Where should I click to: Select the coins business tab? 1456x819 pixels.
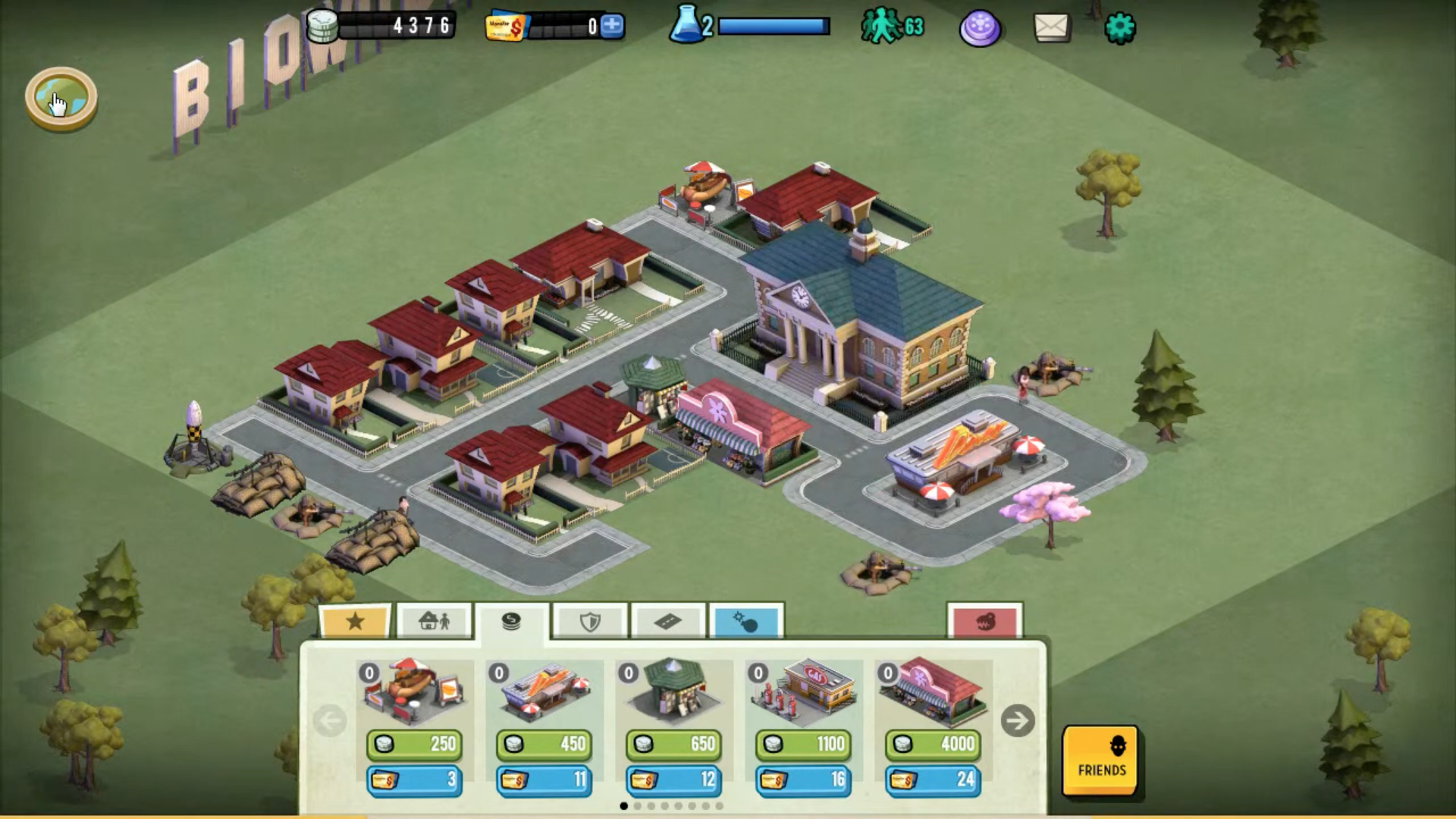point(512,622)
